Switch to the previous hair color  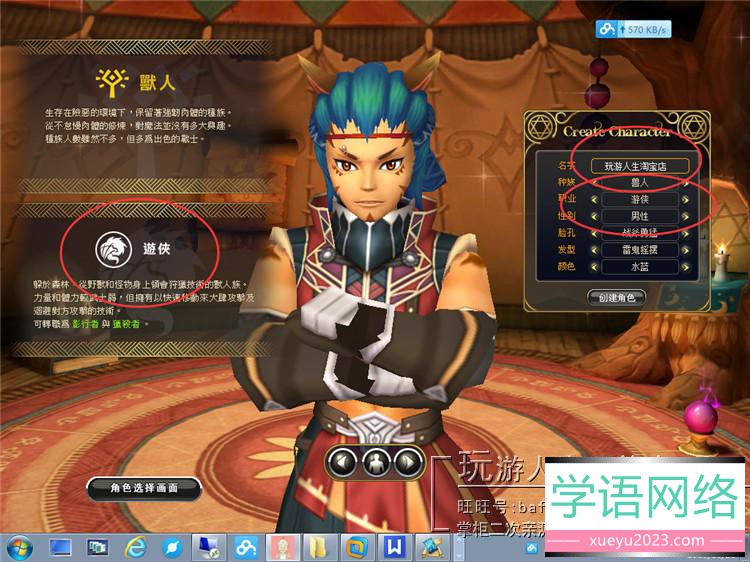click(x=595, y=266)
